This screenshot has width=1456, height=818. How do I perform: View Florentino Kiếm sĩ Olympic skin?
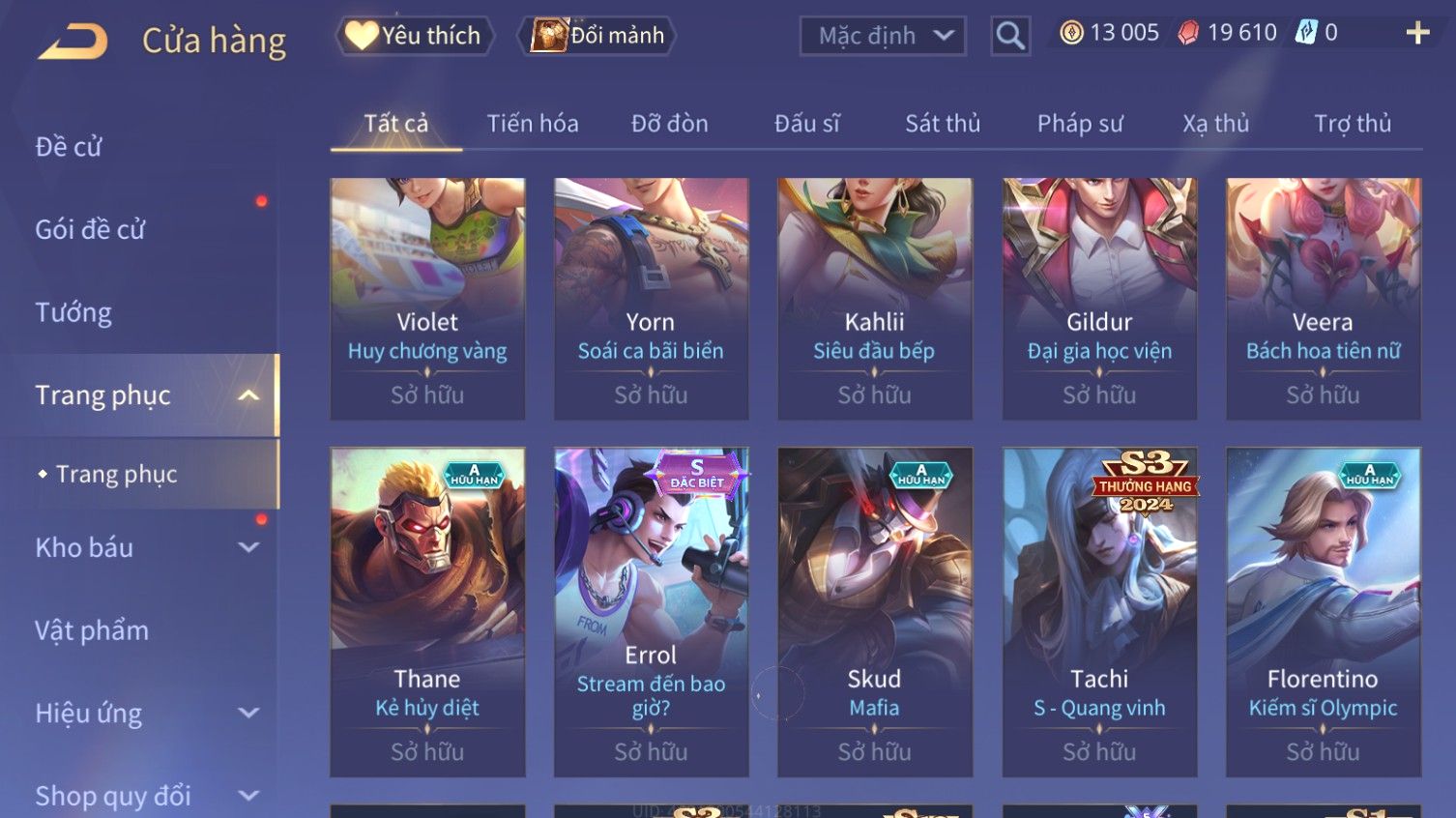click(1323, 611)
